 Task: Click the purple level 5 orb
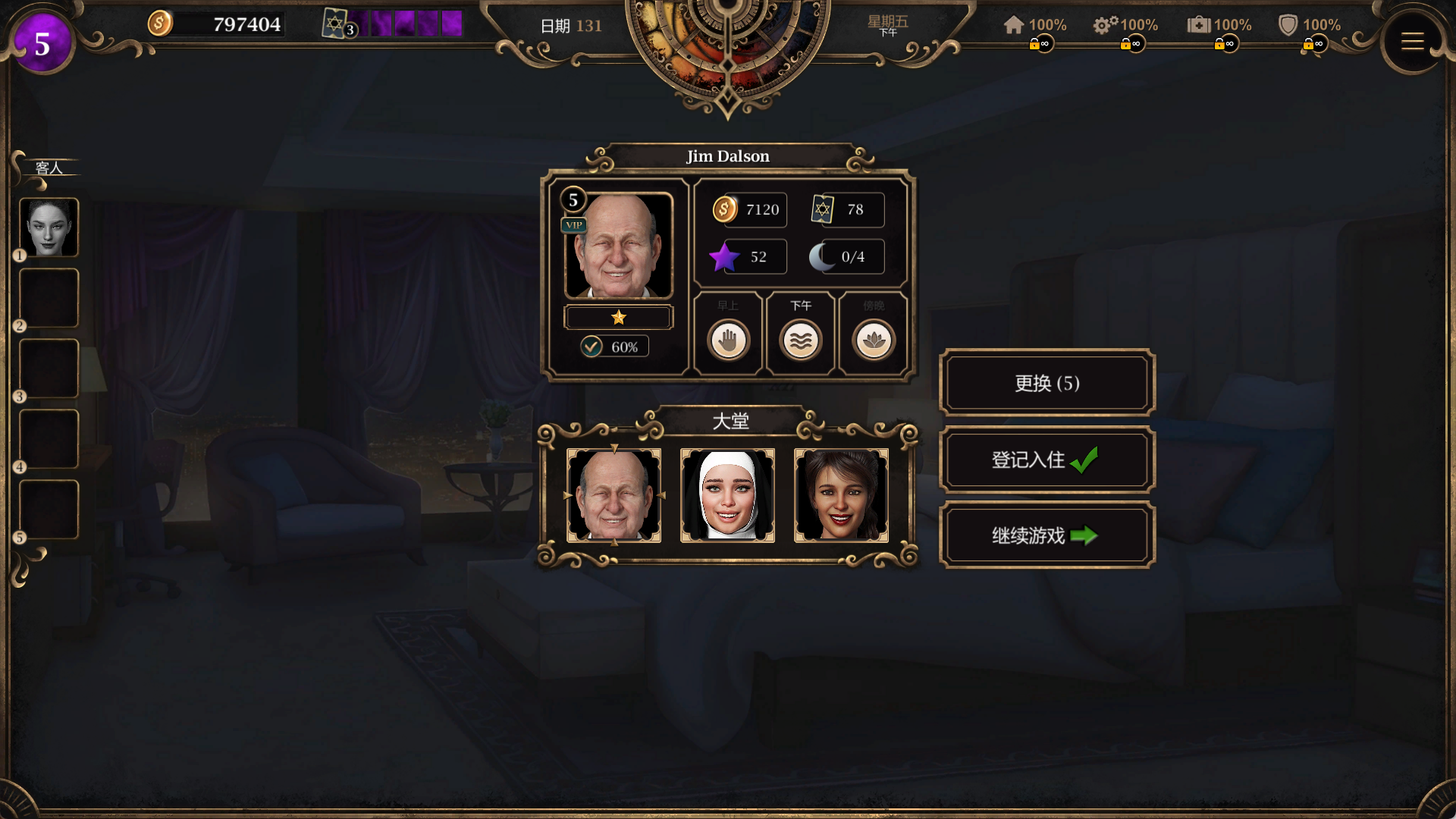tap(42, 44)
